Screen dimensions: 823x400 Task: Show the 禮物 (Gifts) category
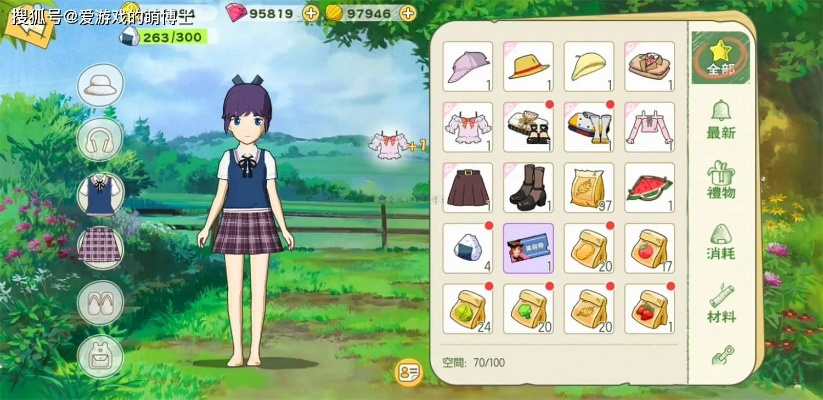point(721,179)
